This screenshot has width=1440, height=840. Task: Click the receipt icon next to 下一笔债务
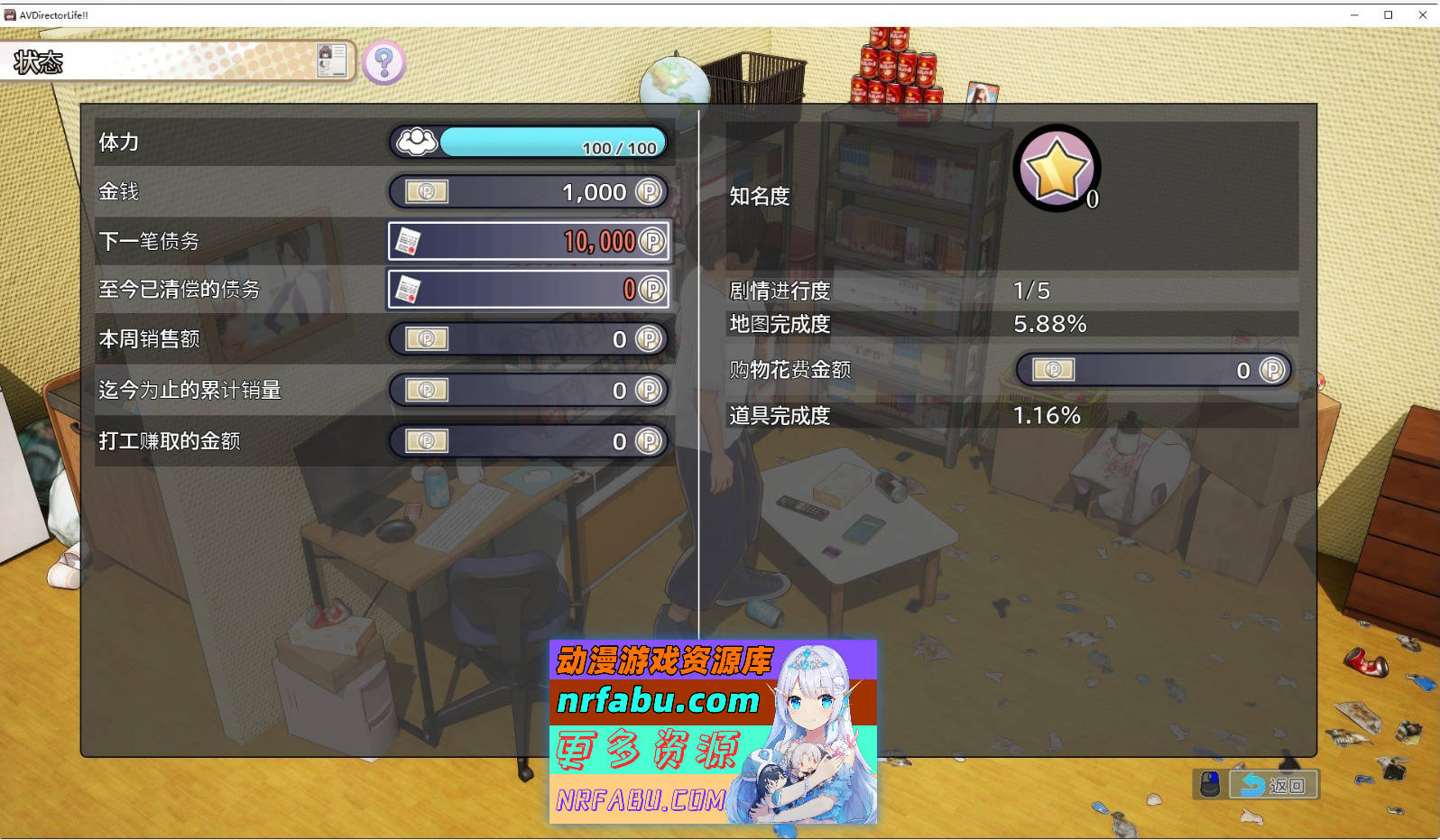411,241
